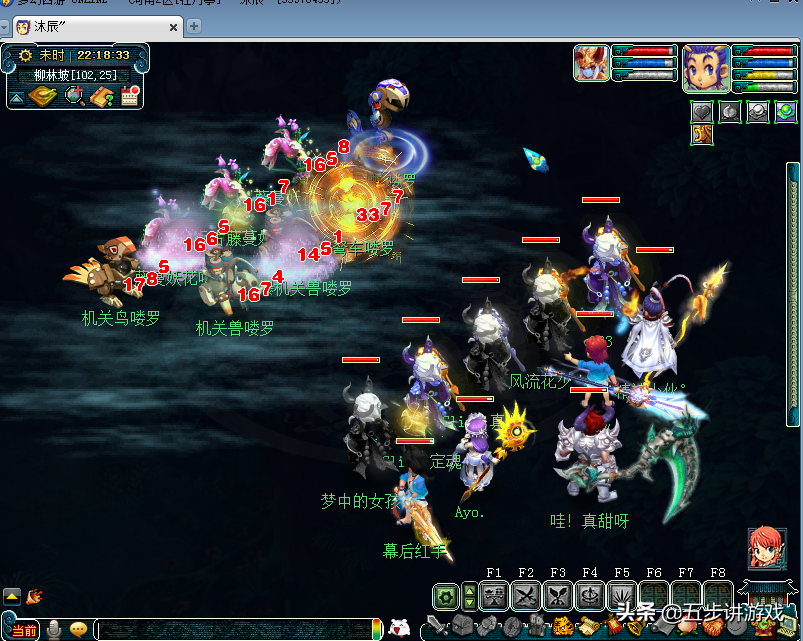Open the blue-haired player character portrait
803x641 pixels.
click(705, 67)
